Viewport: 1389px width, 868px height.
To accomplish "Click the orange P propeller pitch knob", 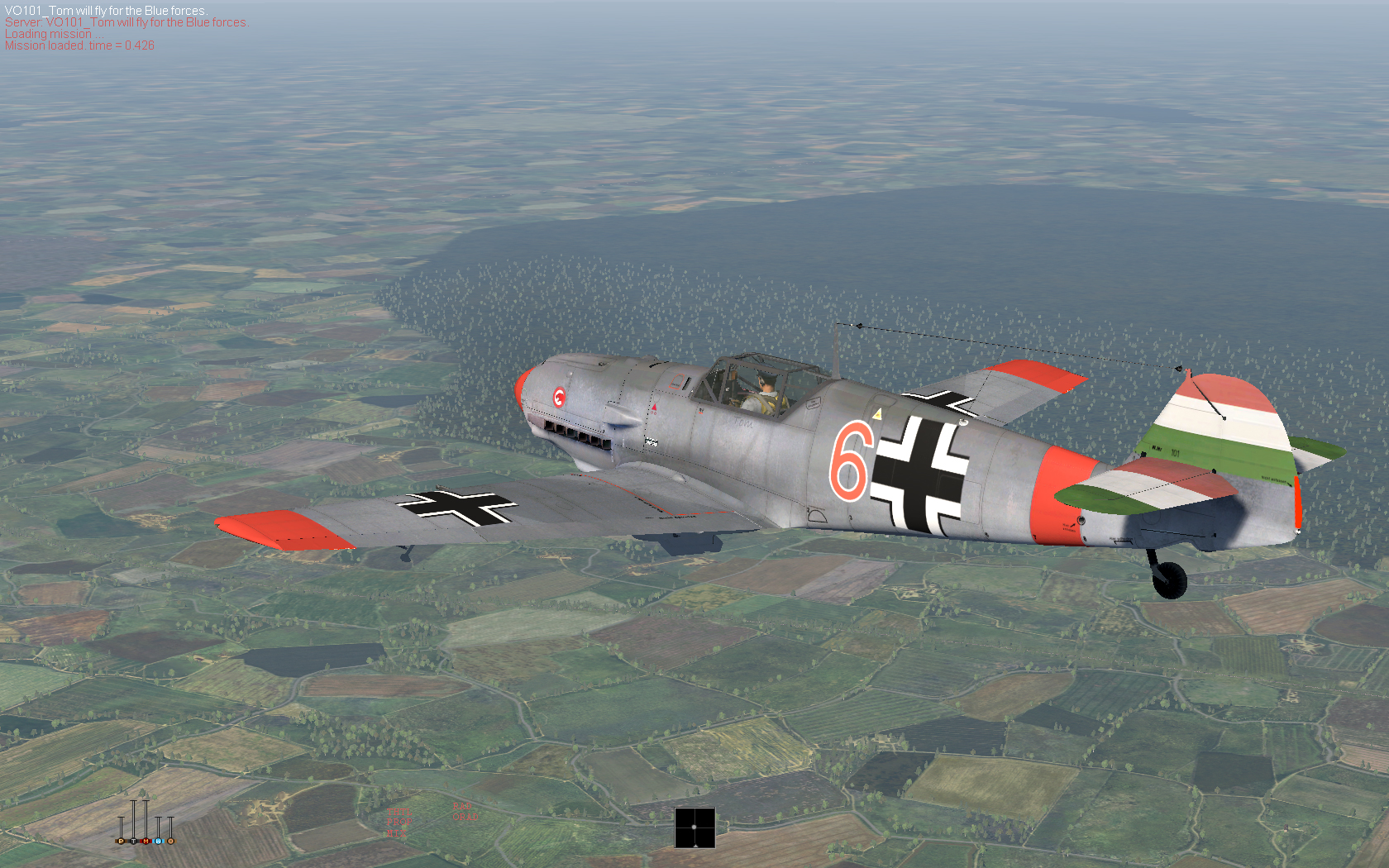I will [121, 841].
